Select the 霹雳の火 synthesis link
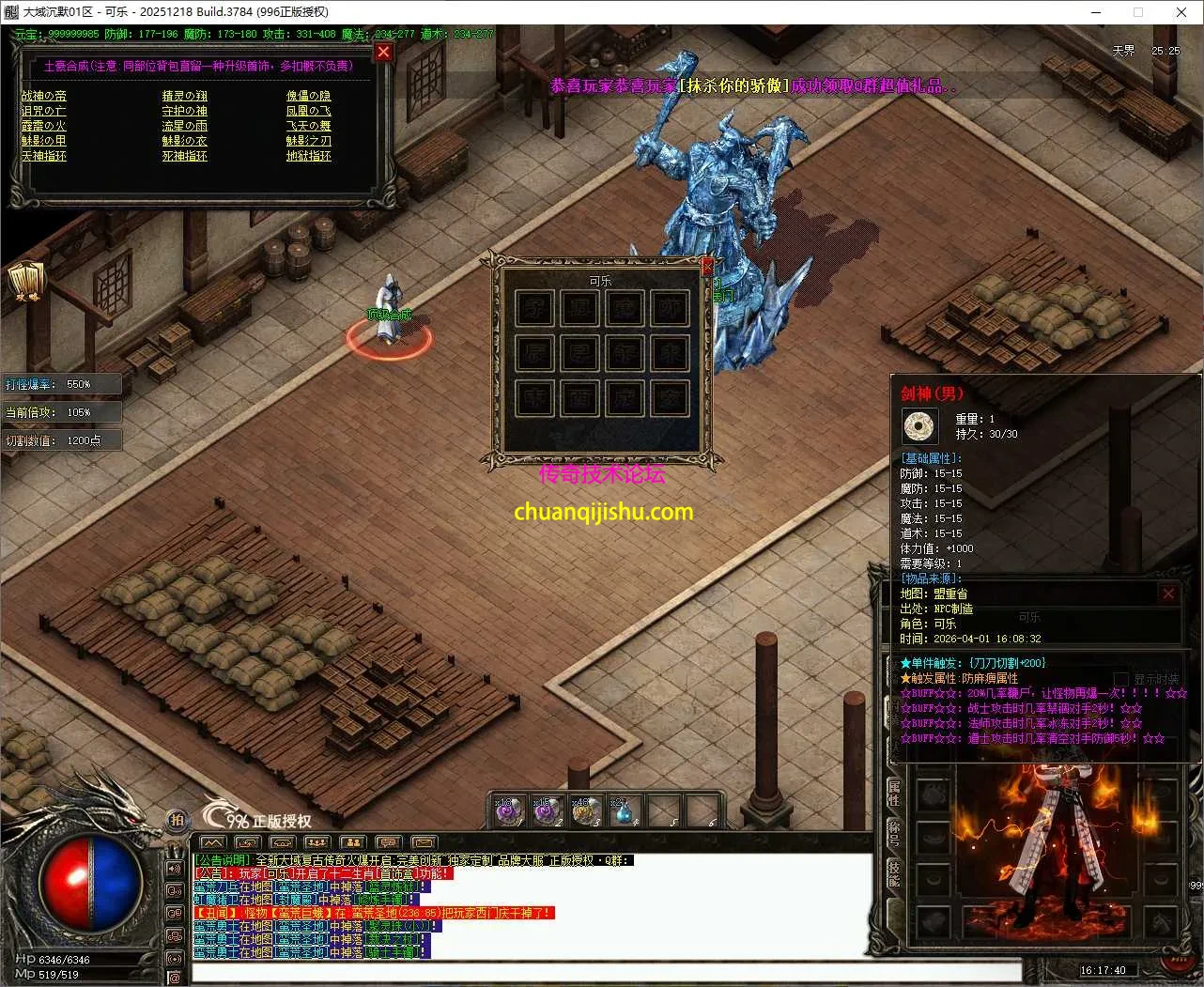The image size is (1204, 987). [44, 126]
